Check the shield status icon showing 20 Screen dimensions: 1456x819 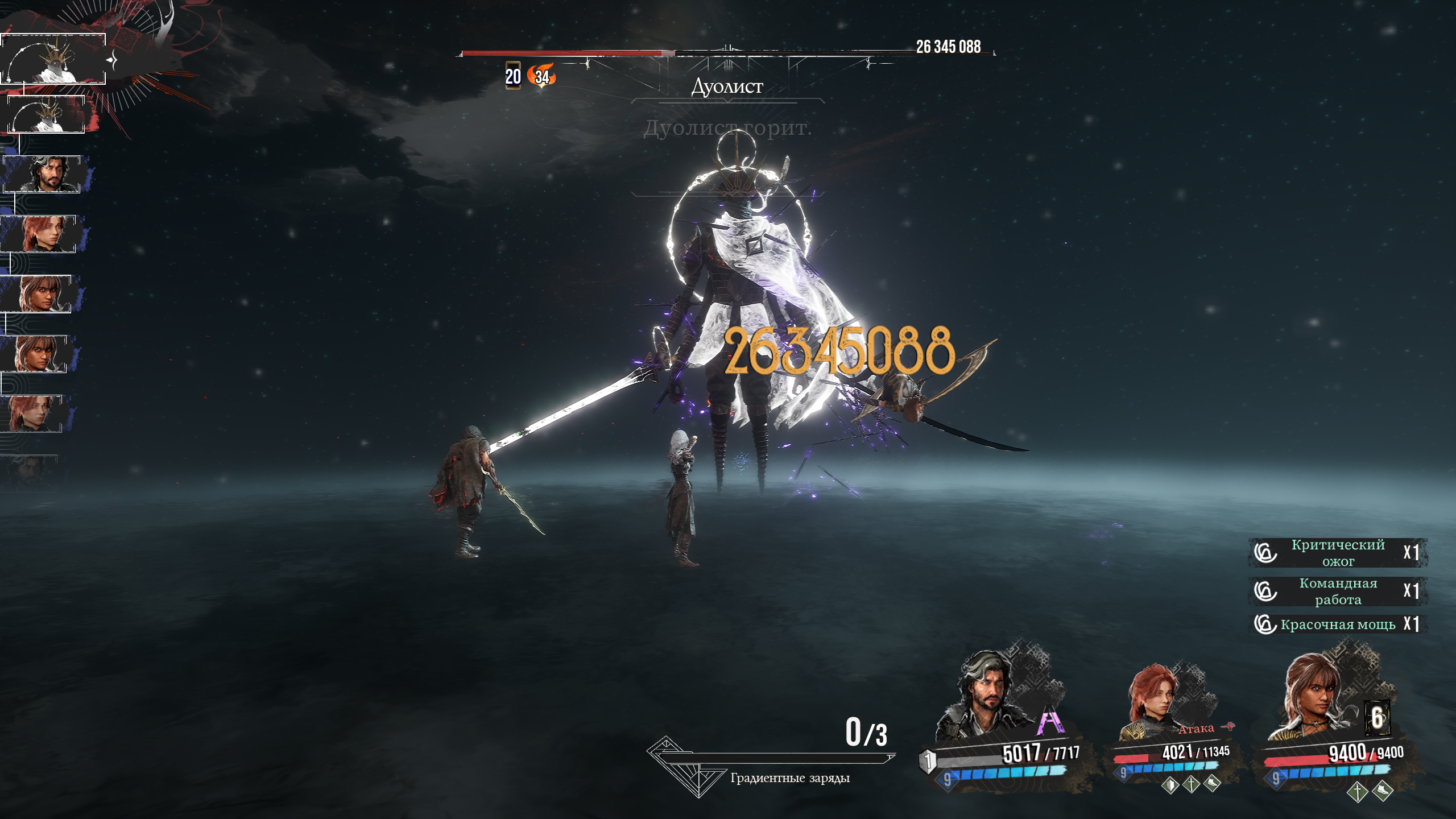pyautogui.click(x=513, y=76)
